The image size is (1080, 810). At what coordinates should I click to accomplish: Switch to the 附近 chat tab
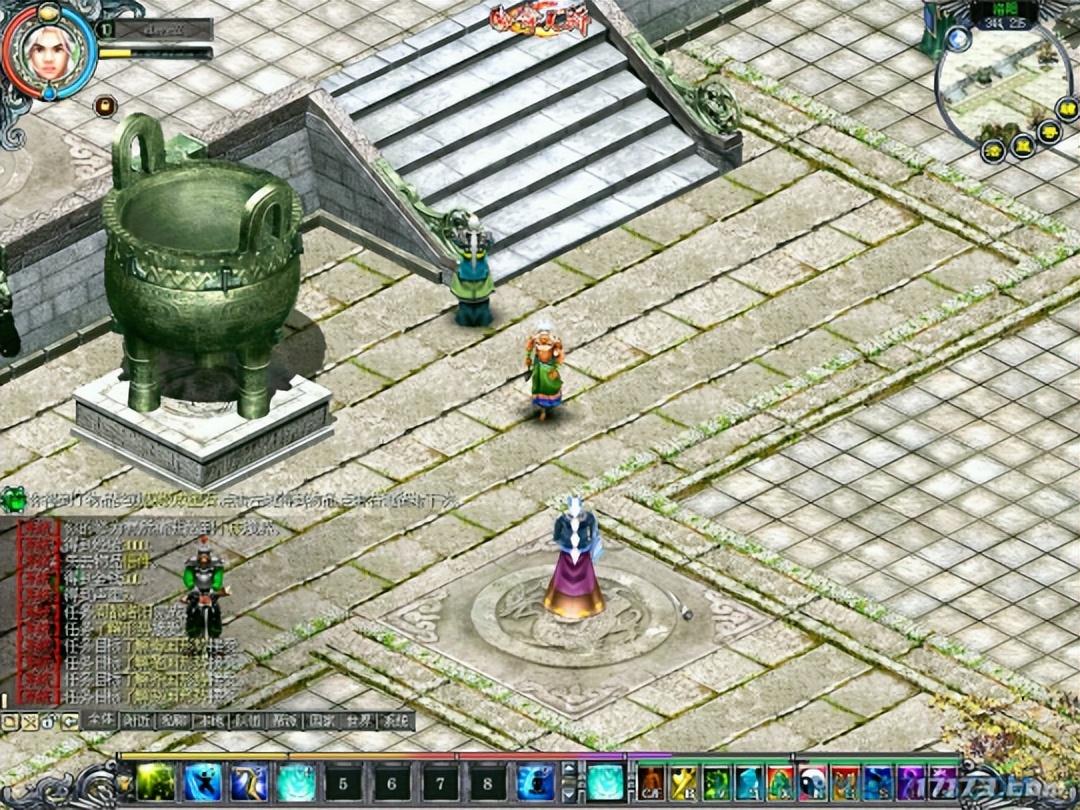pyautogui.click(x=135, y=720)
